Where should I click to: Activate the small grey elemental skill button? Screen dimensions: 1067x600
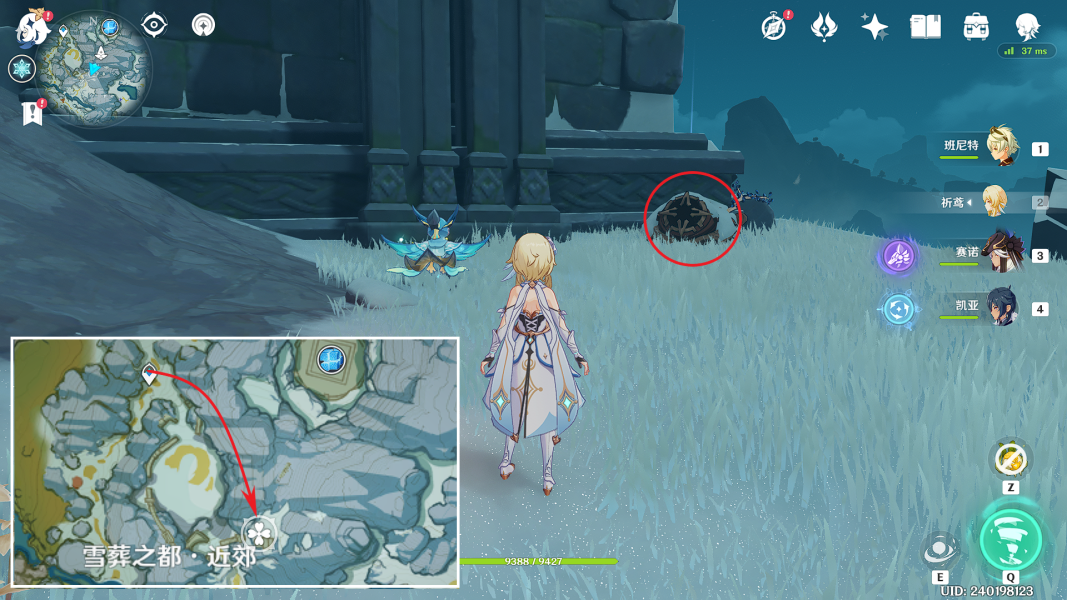(940, 550)
